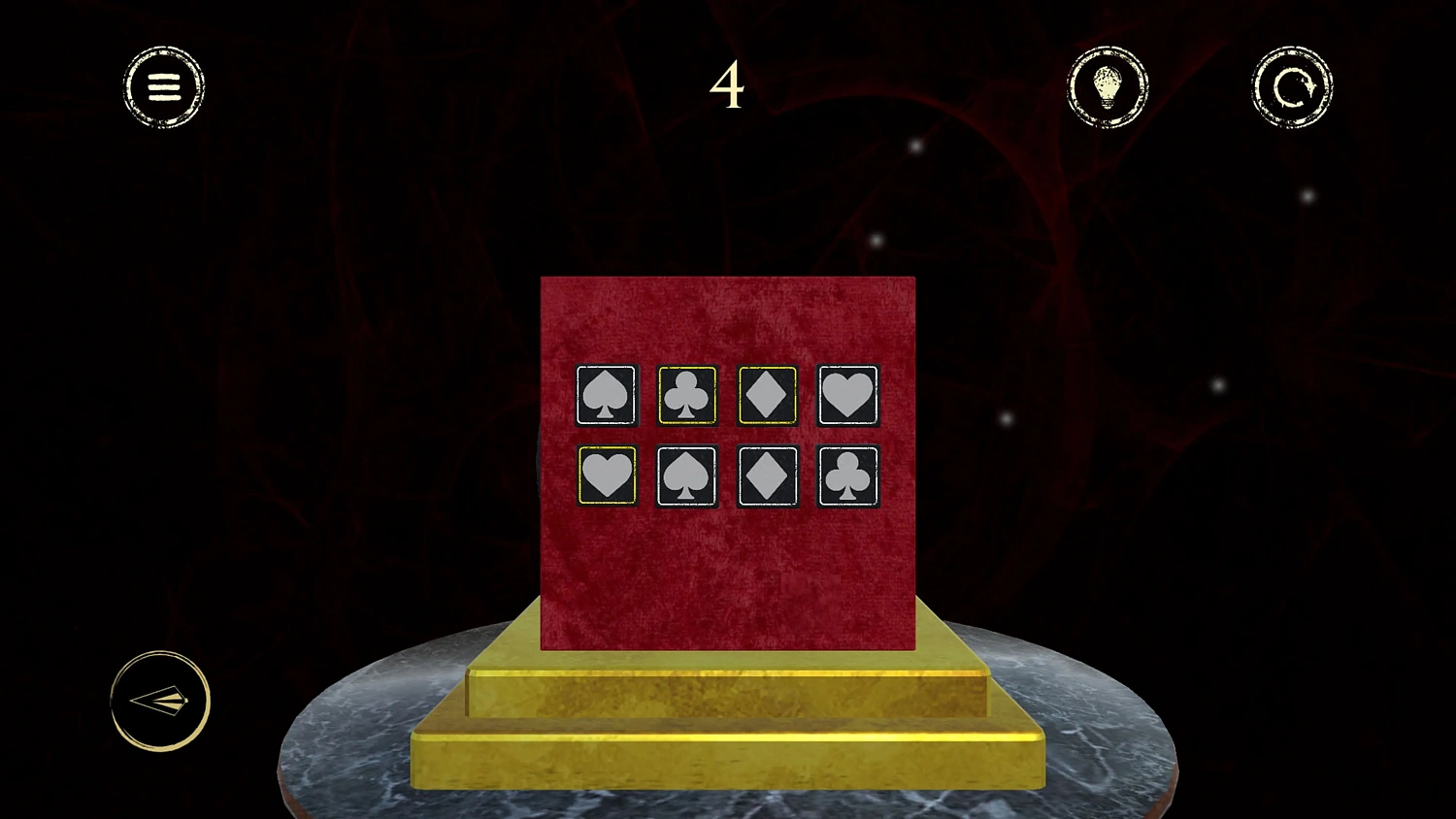
Task: Click the circular menu emblem top-left
Action: pos(163,86)
